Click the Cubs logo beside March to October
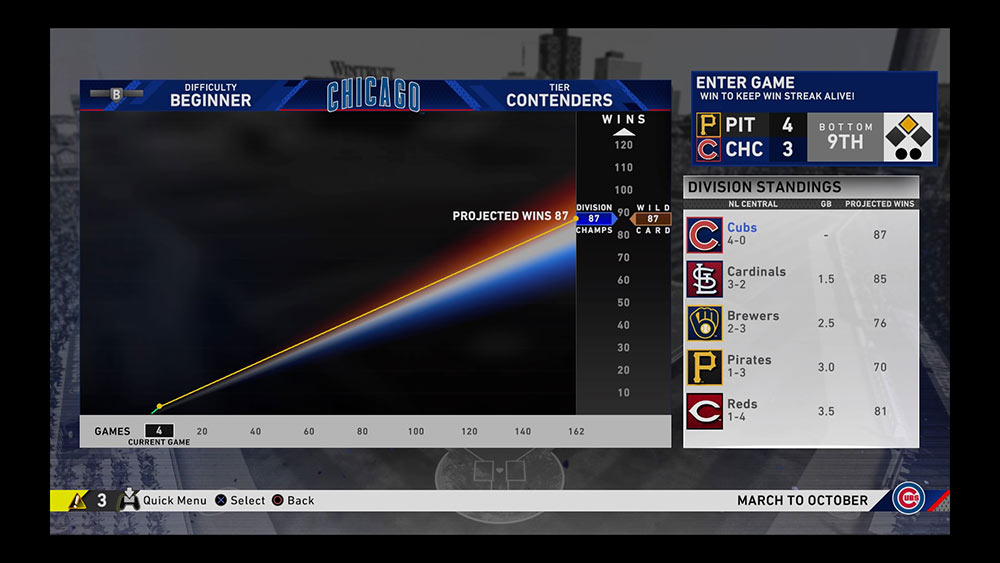The image size is (1000, 563). point(908,499)
